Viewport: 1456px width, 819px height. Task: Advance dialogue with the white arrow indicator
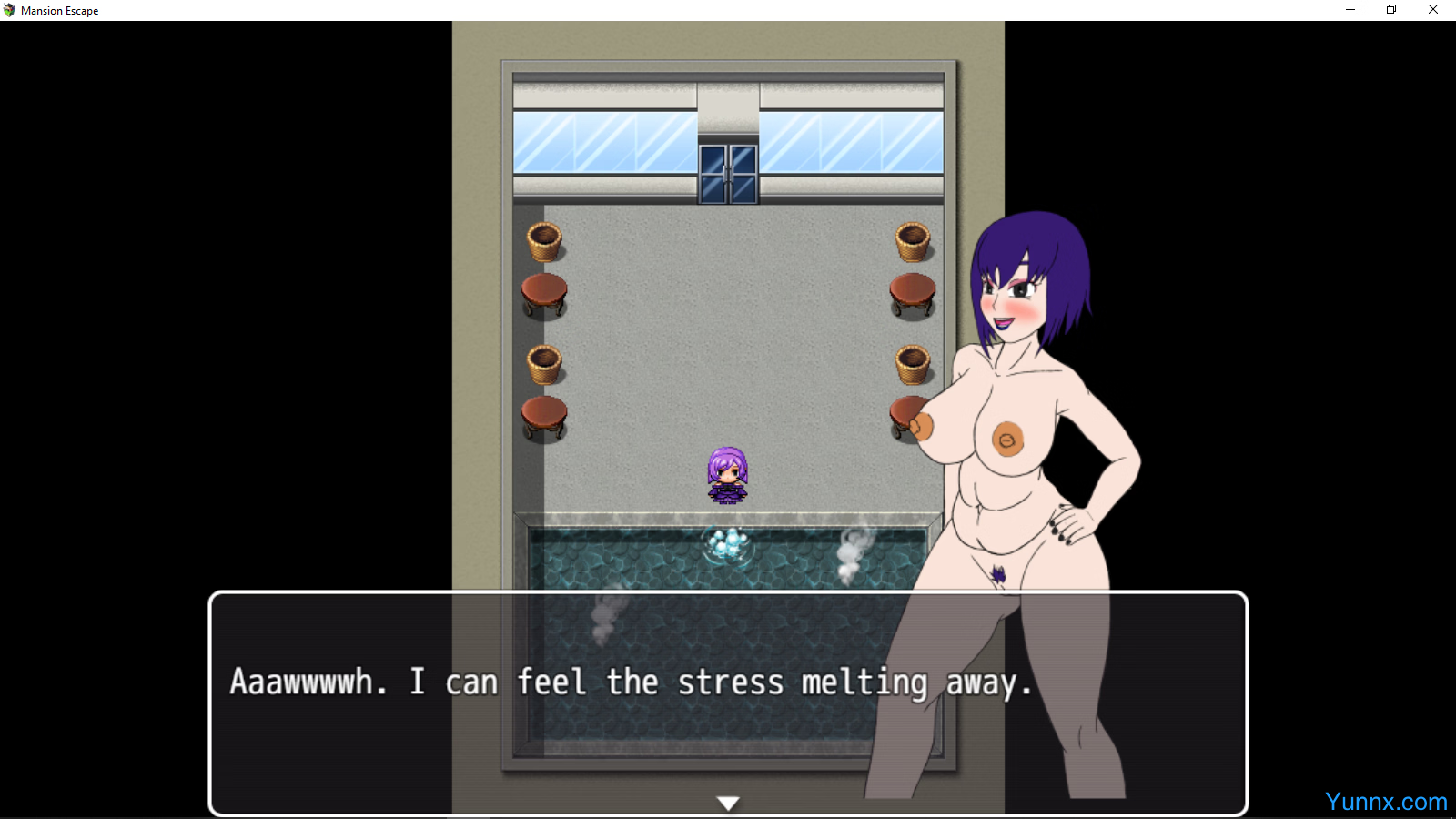(x=728, y=803)
